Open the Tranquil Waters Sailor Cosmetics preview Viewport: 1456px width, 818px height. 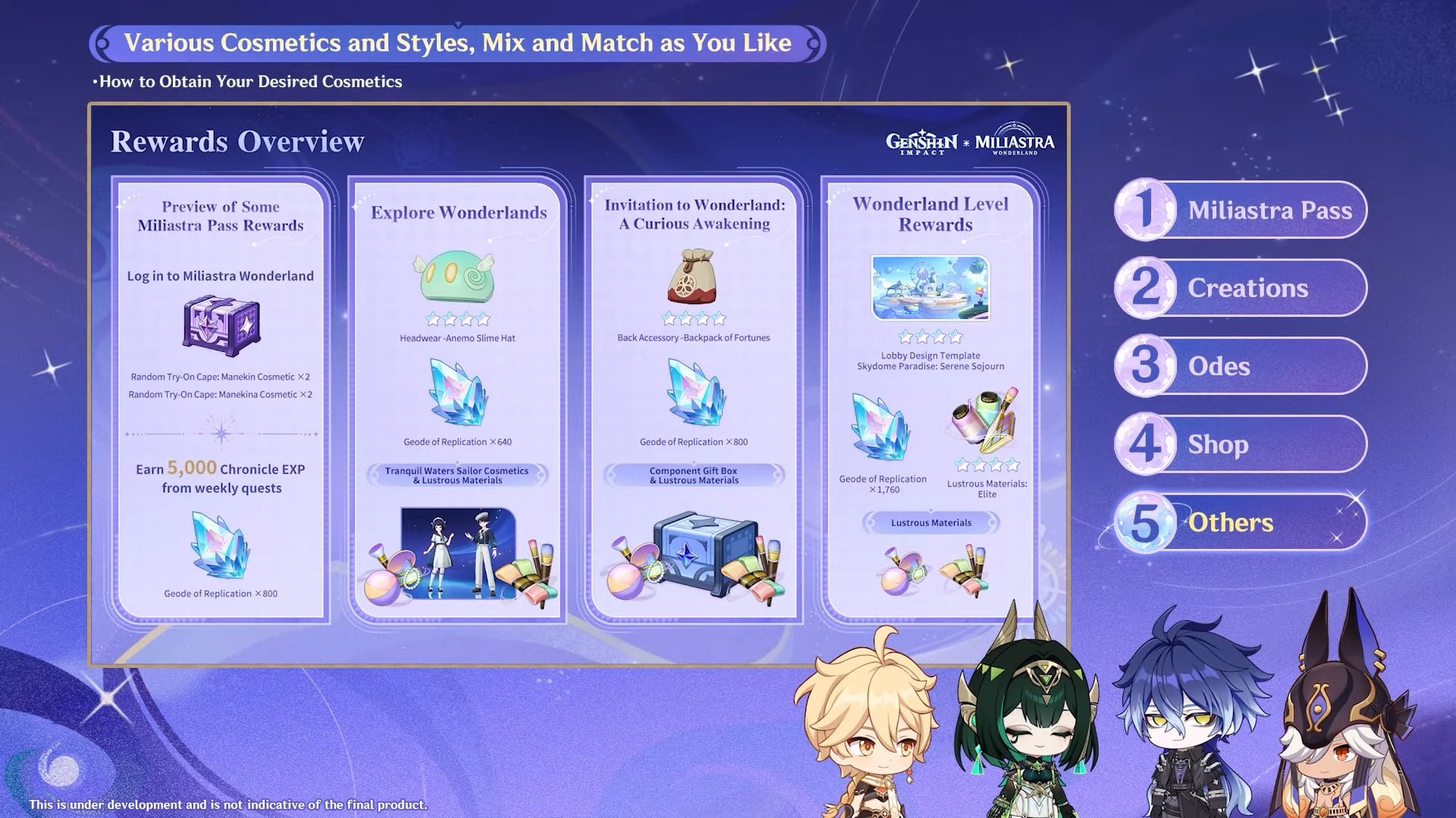(458, 552)
